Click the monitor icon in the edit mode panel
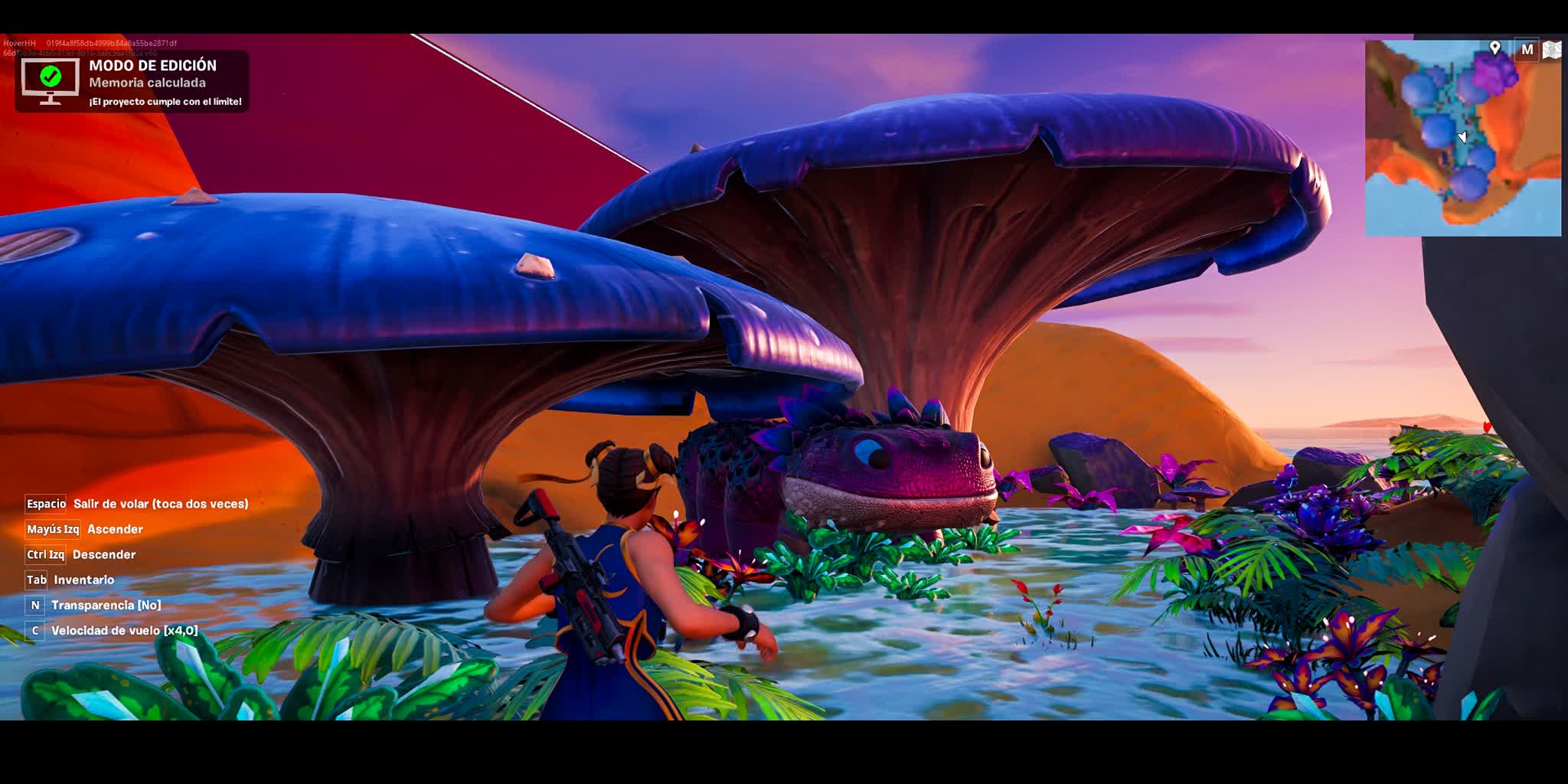Viewport: 1568px width, 784px height. (51, 82)
